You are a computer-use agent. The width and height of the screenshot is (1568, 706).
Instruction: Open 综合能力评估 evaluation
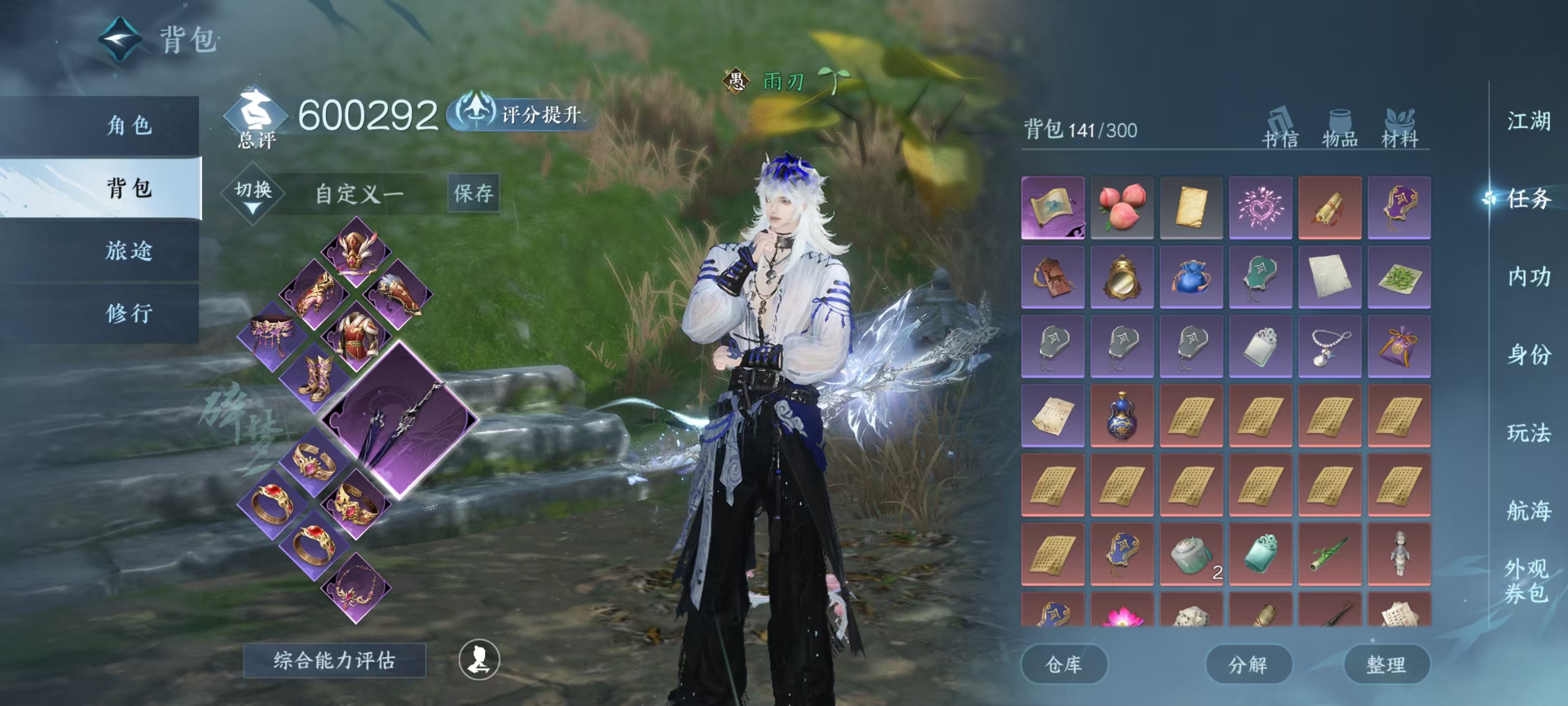(334, 659)
